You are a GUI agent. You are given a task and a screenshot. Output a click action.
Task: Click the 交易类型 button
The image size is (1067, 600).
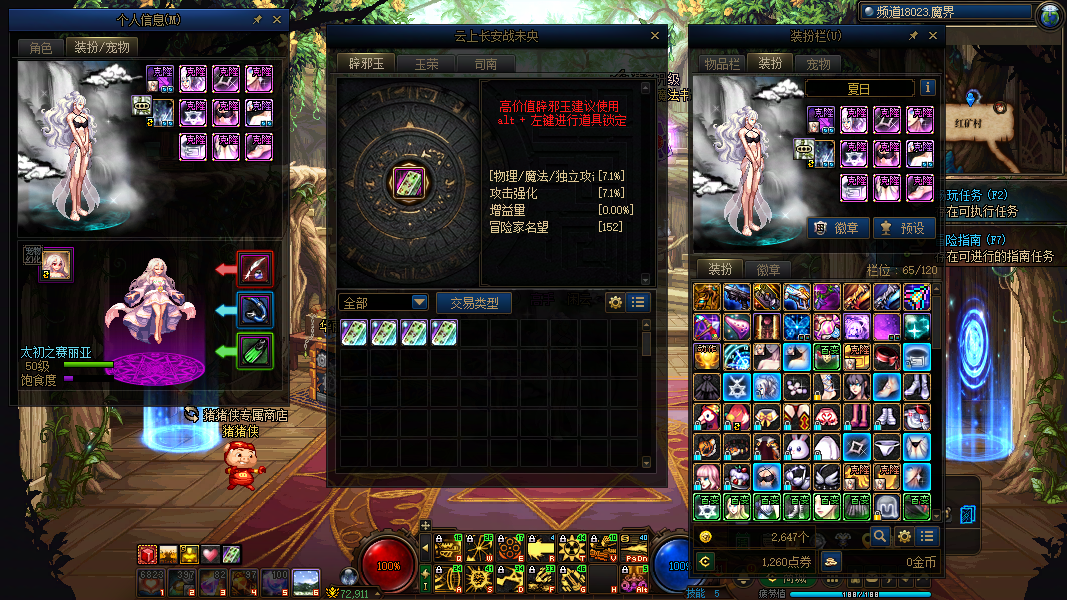(x=474, y=302)
